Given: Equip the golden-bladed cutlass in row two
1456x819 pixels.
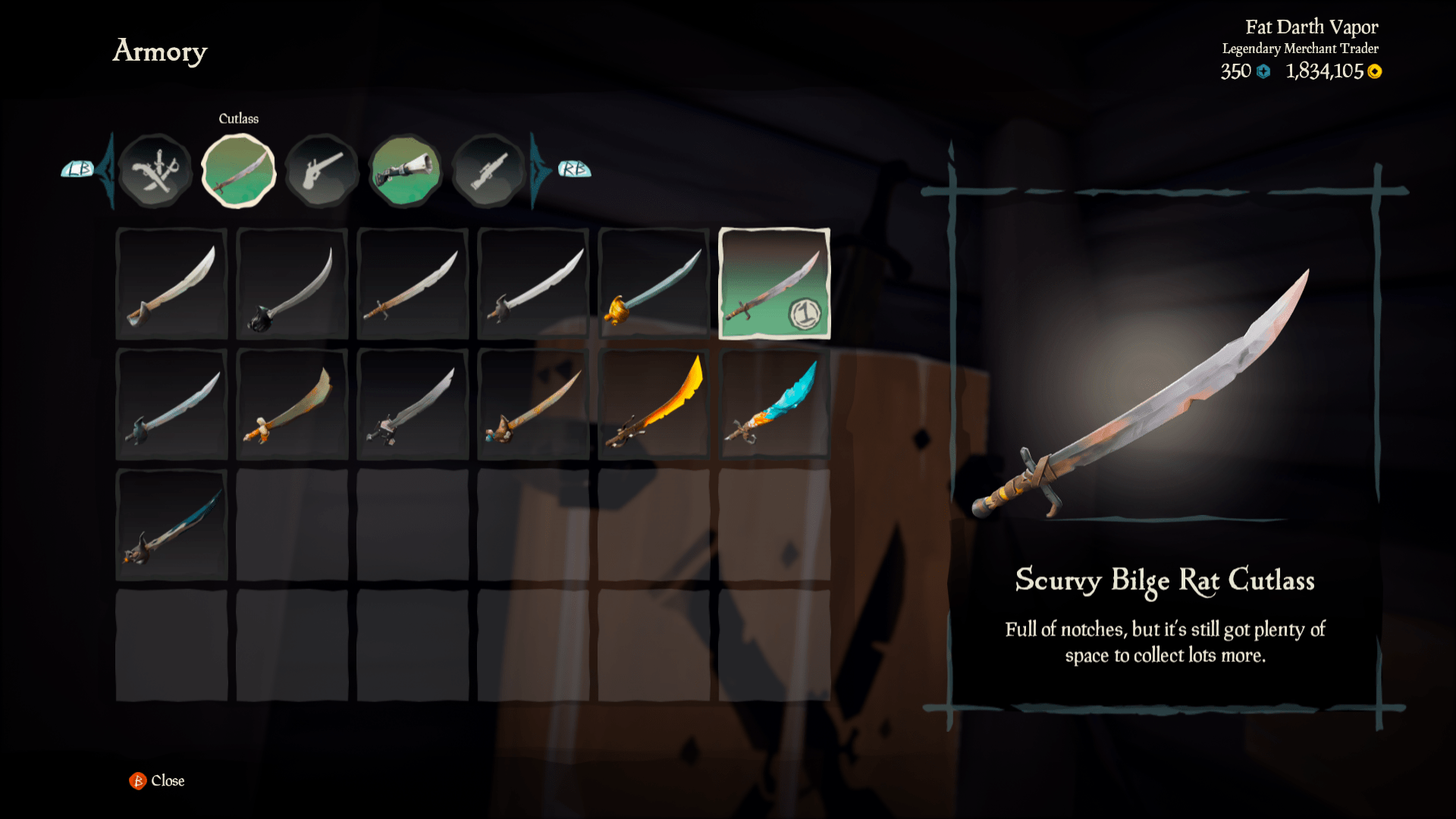Looking at the screenshot, I should 654,404.
